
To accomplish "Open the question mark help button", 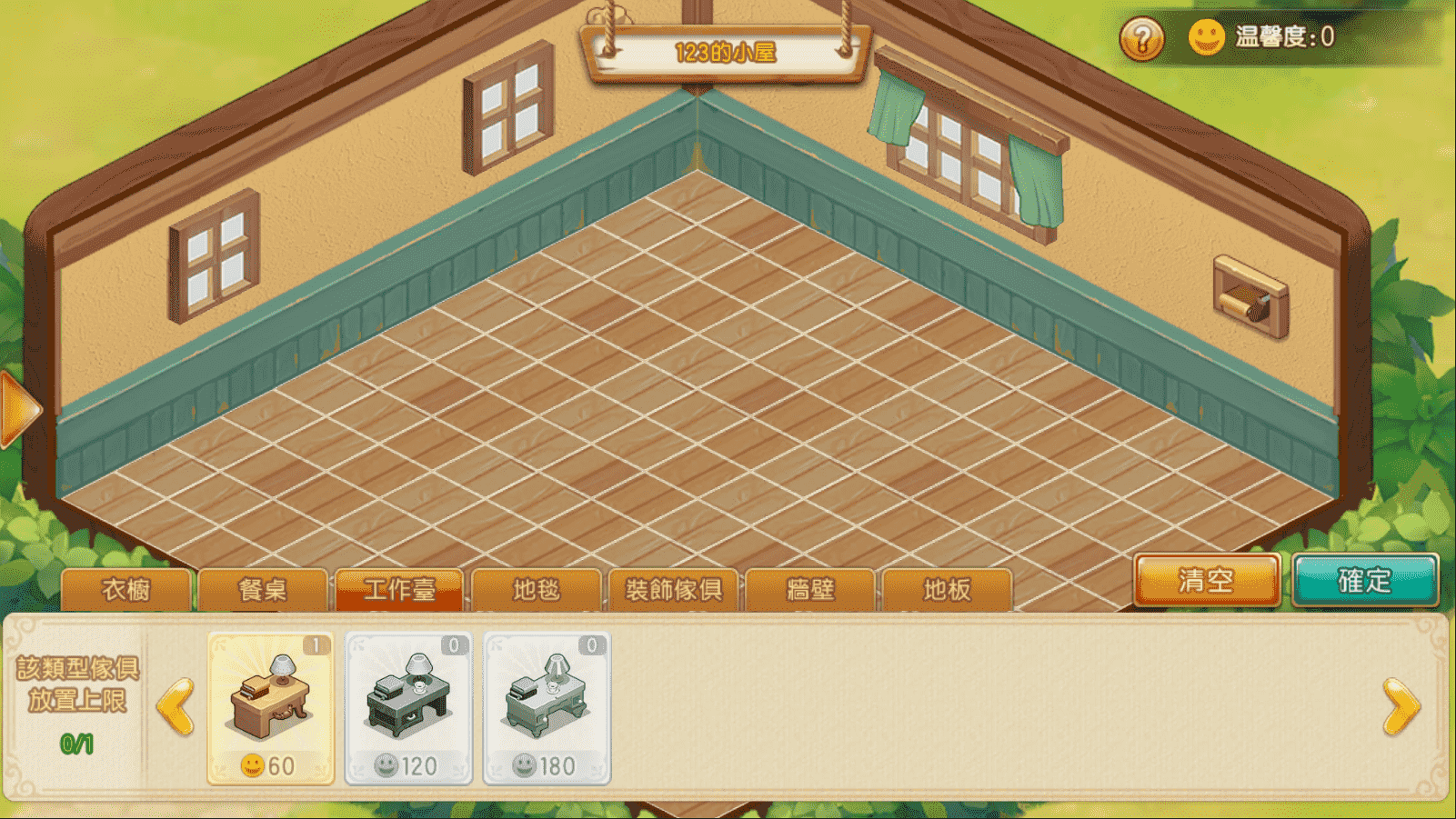I will tap(1141, 39).
